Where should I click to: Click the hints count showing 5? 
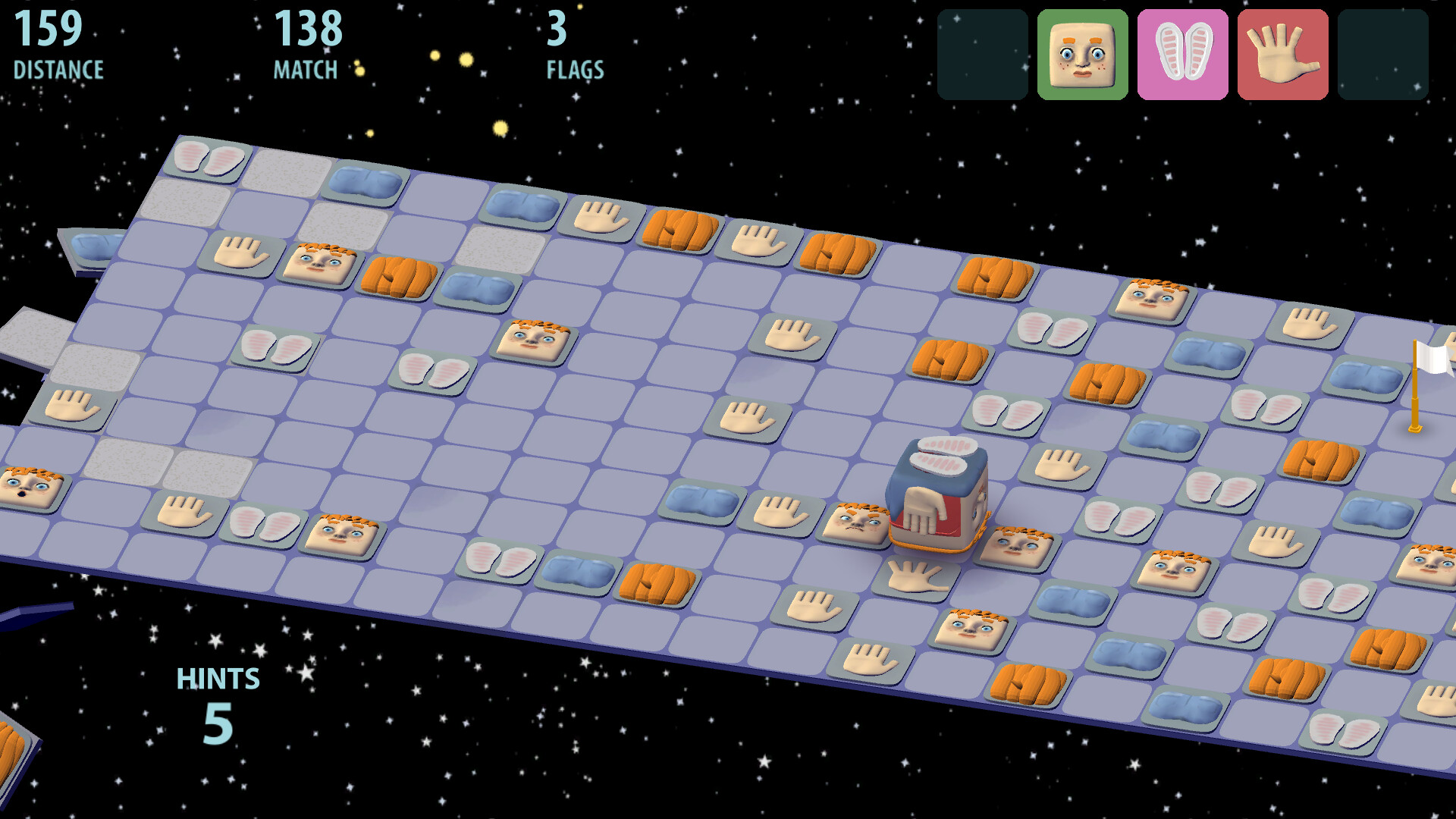(x=218, y=724)
